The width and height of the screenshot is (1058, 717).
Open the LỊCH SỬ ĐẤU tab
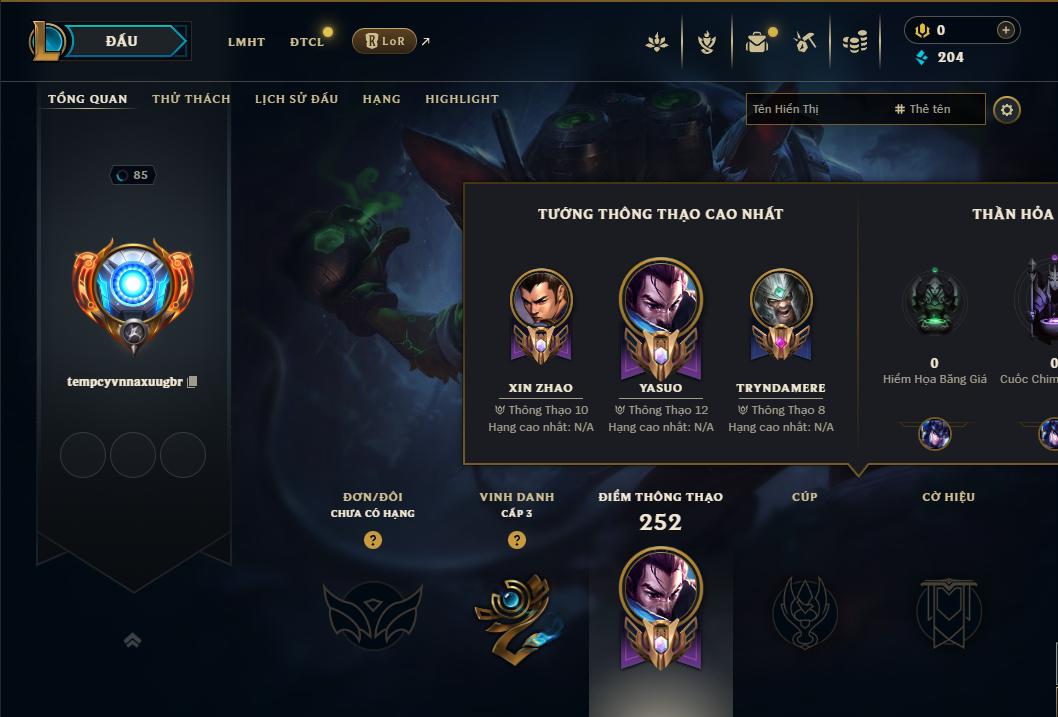(296, 99)
